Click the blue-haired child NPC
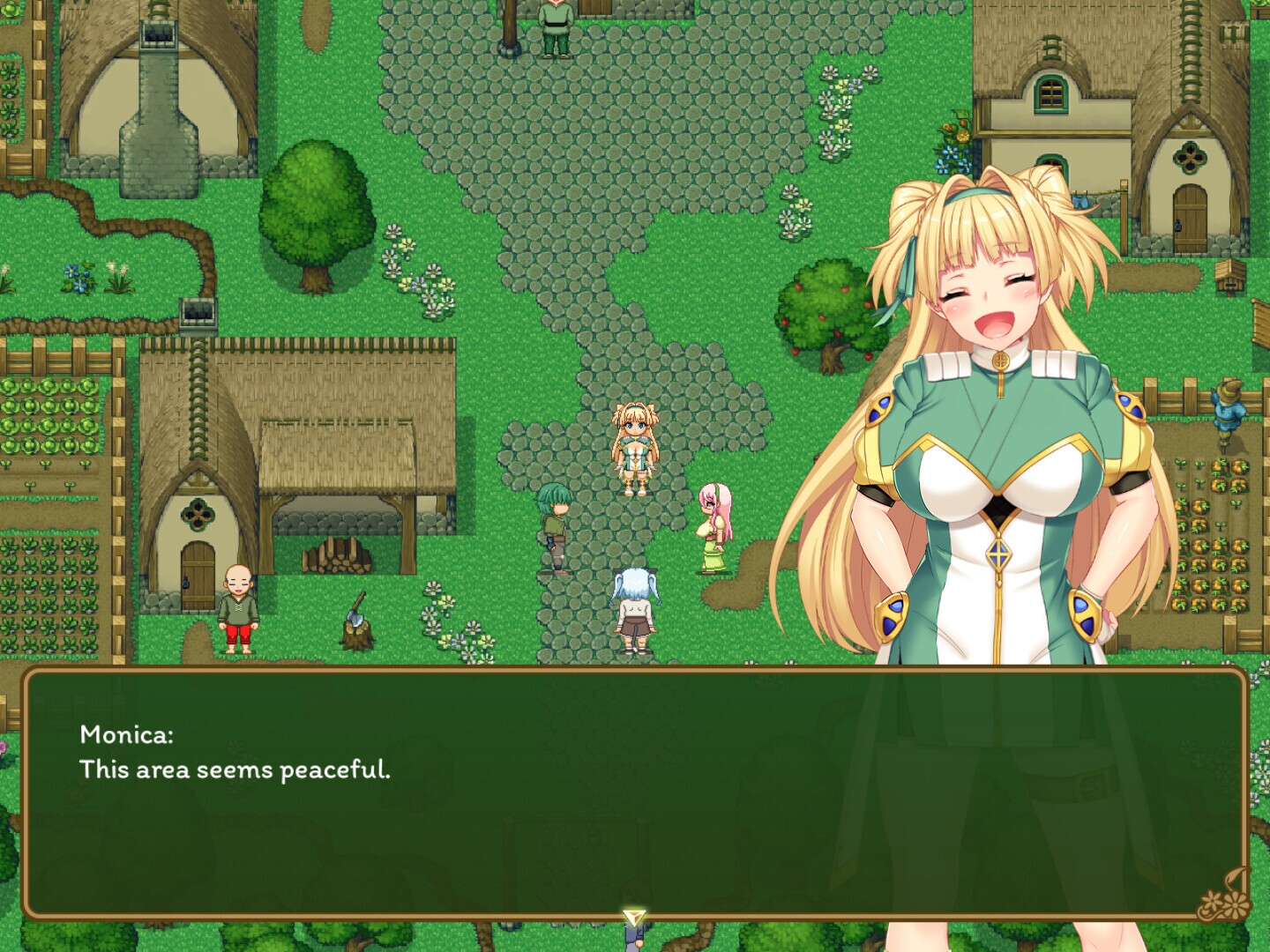 click(x=634, y=608)
